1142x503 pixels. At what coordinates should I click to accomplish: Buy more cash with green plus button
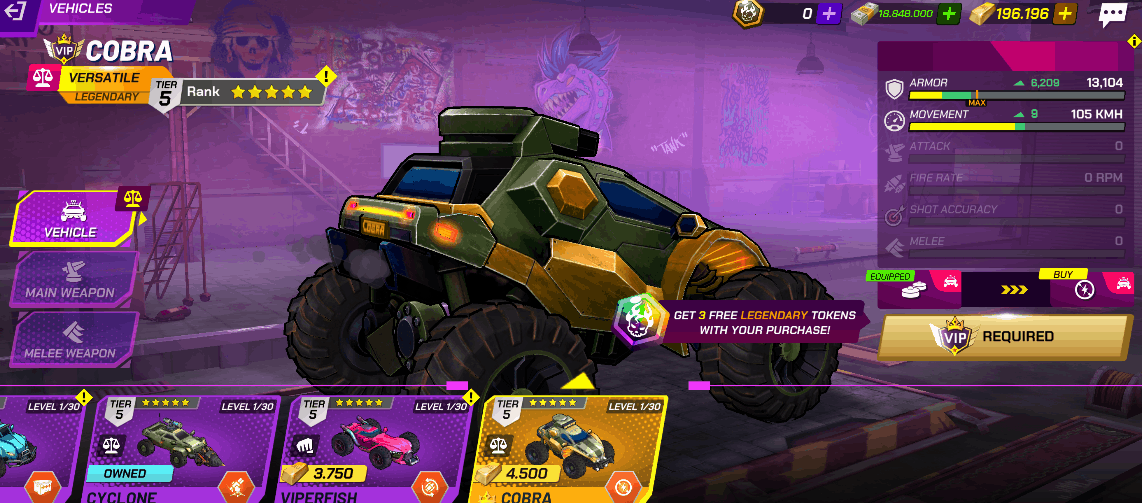949,14
